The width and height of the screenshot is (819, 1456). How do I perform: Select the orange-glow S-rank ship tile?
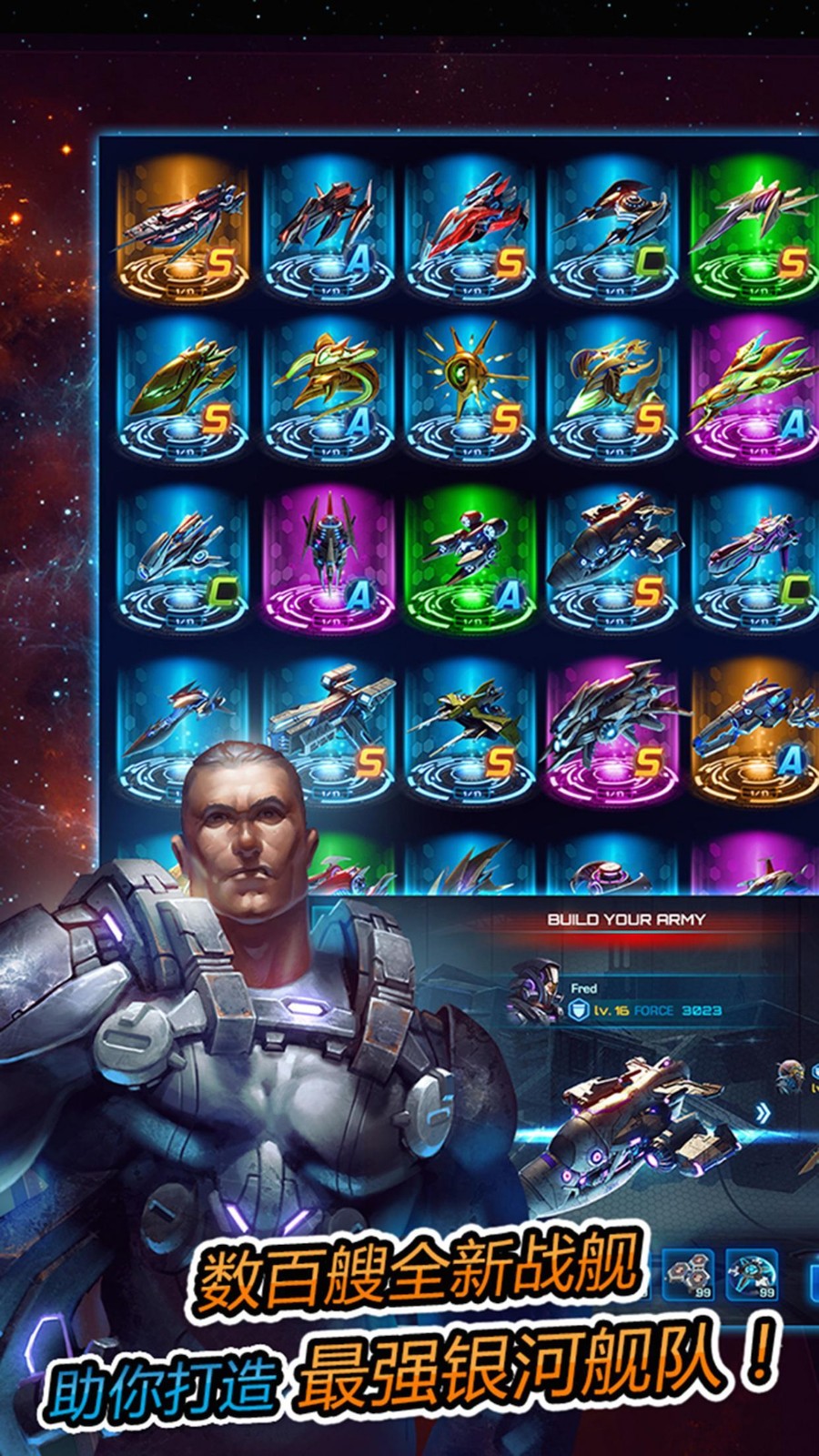182,227
